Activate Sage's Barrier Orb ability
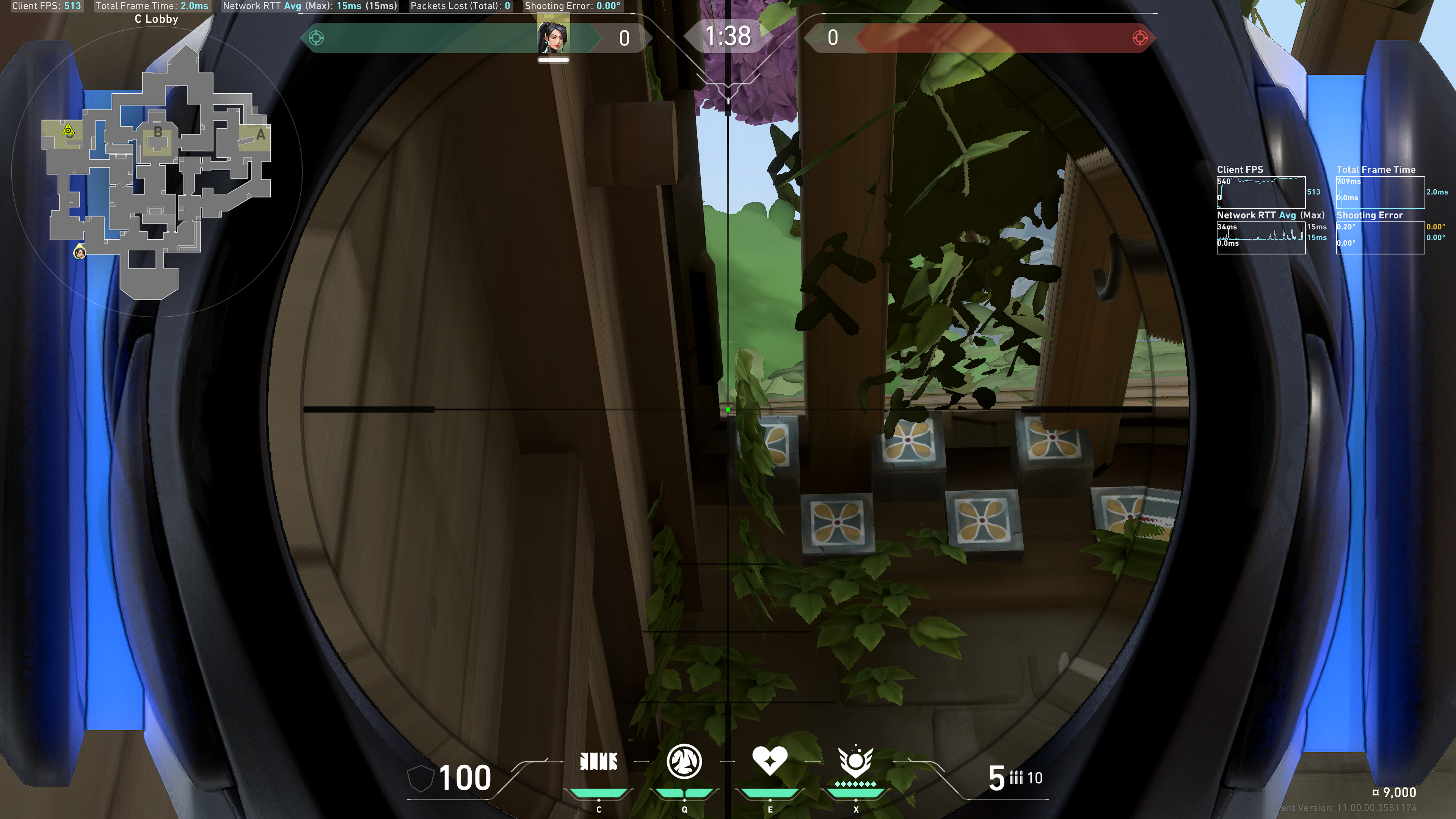The width and height of the screenshot is (1456, 819). point(599,761)
